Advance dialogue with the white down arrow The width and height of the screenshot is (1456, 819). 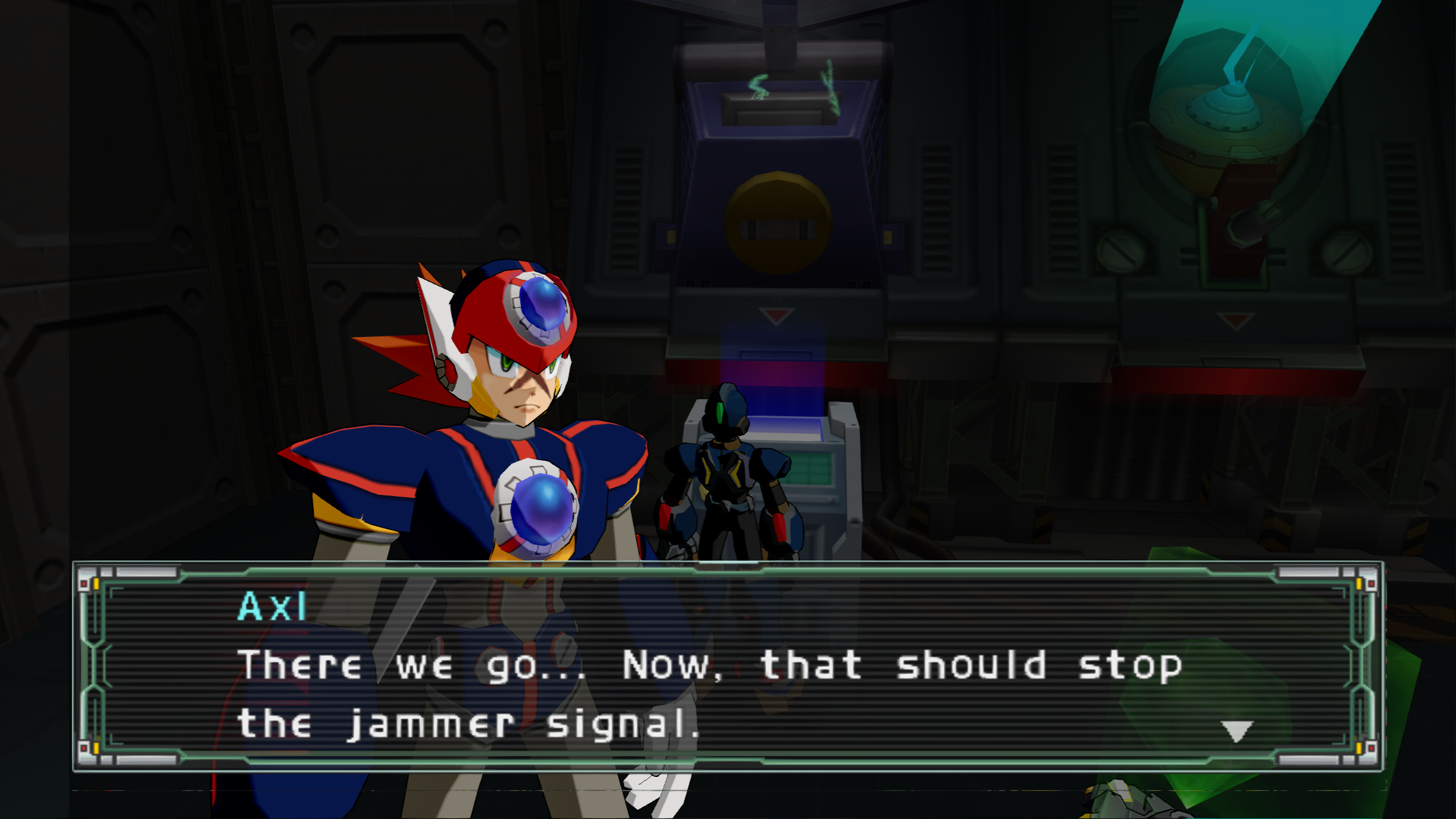(x=1237, y=731)
